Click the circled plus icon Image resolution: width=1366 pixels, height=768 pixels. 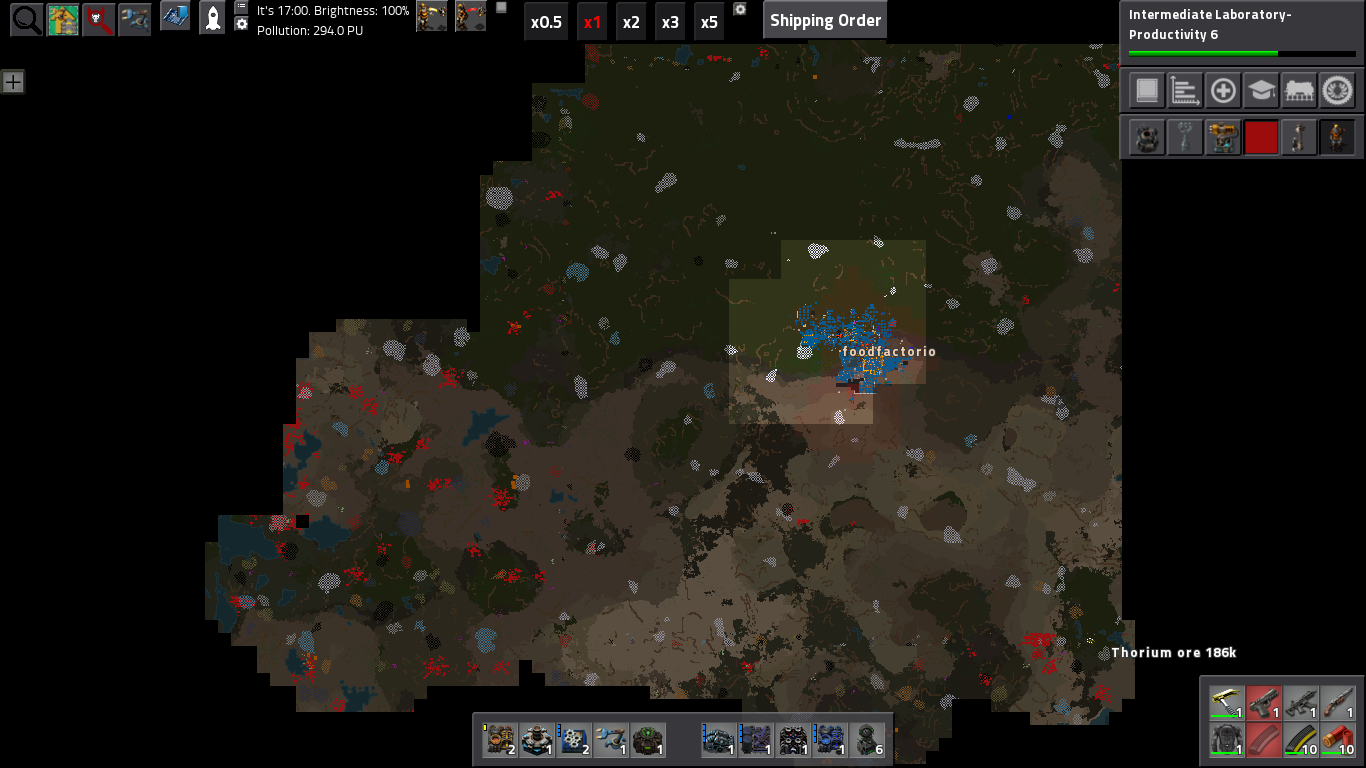click(1223, 91)
